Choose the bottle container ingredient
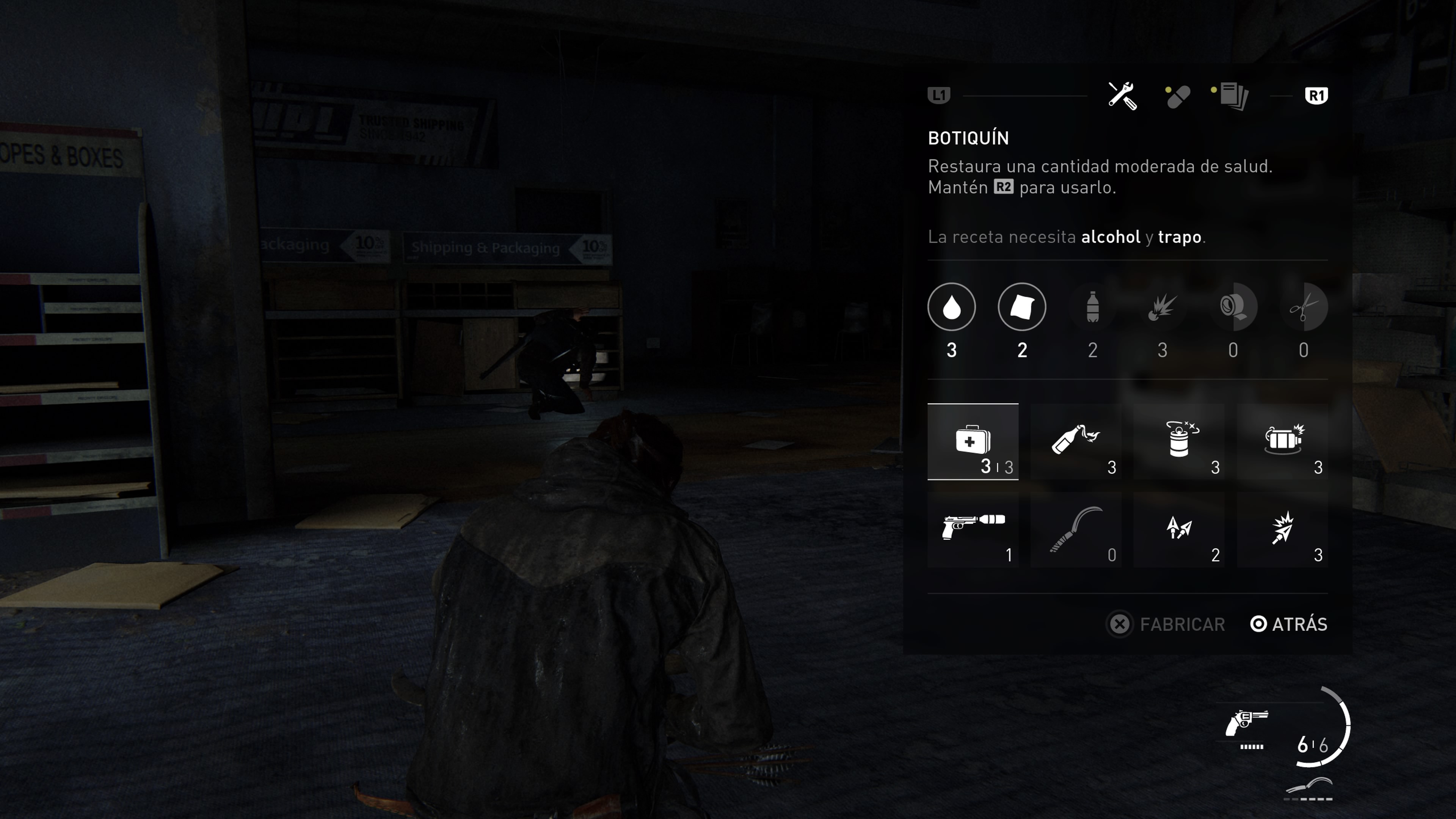 (1092, 307)
